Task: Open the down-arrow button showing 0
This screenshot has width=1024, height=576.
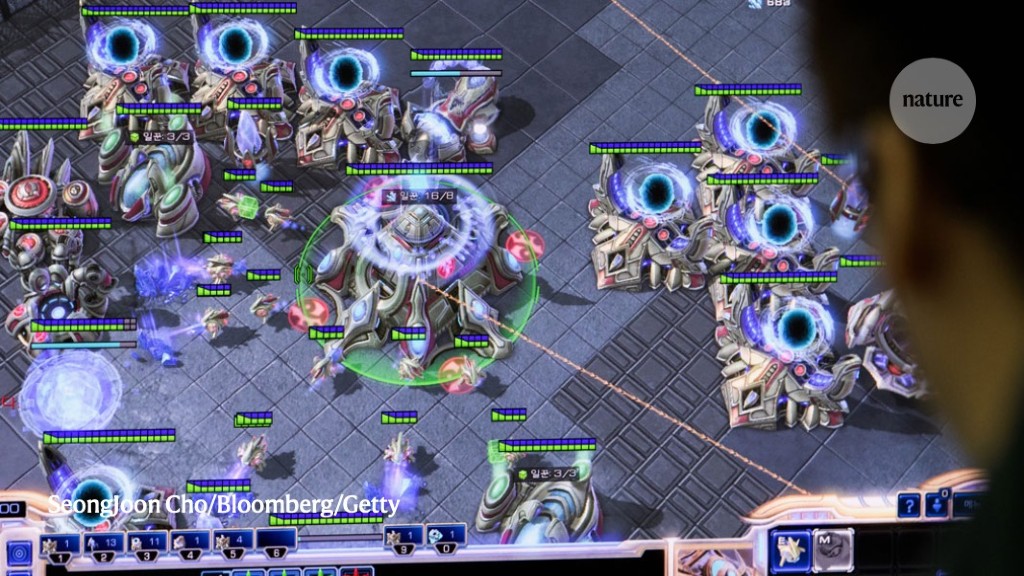Action: pyautogui.click(x=937, y=503)
